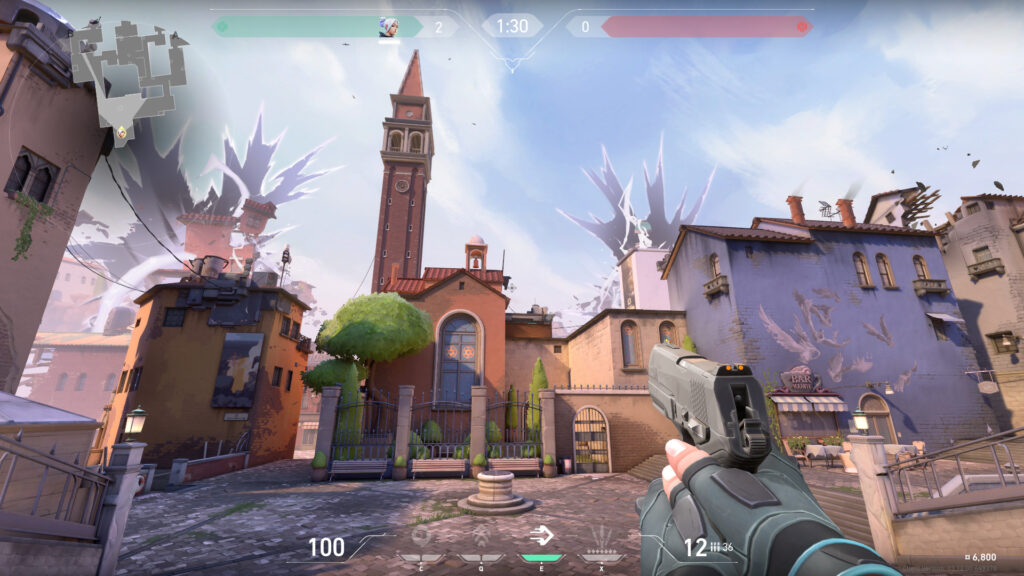
Task: Trigger the Tailwind dash arrow ability
Action: (542, 537)
